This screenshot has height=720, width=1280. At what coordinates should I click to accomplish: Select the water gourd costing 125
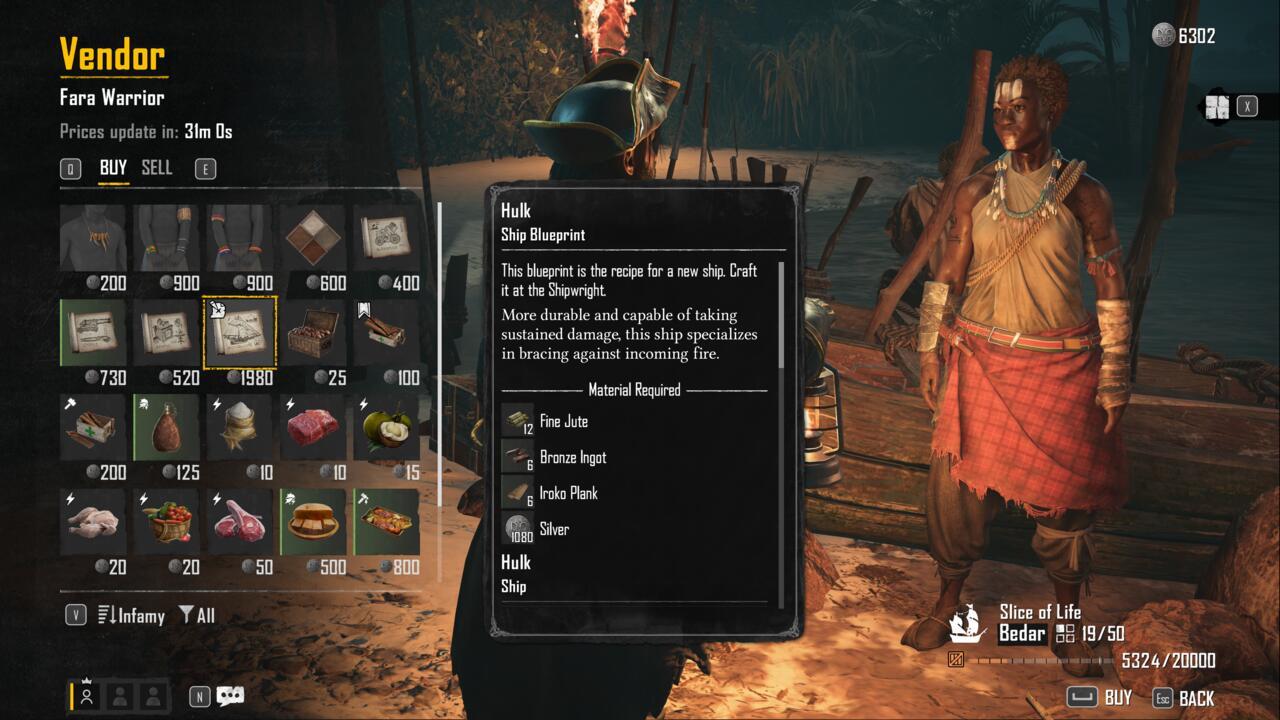pos(167,427)
